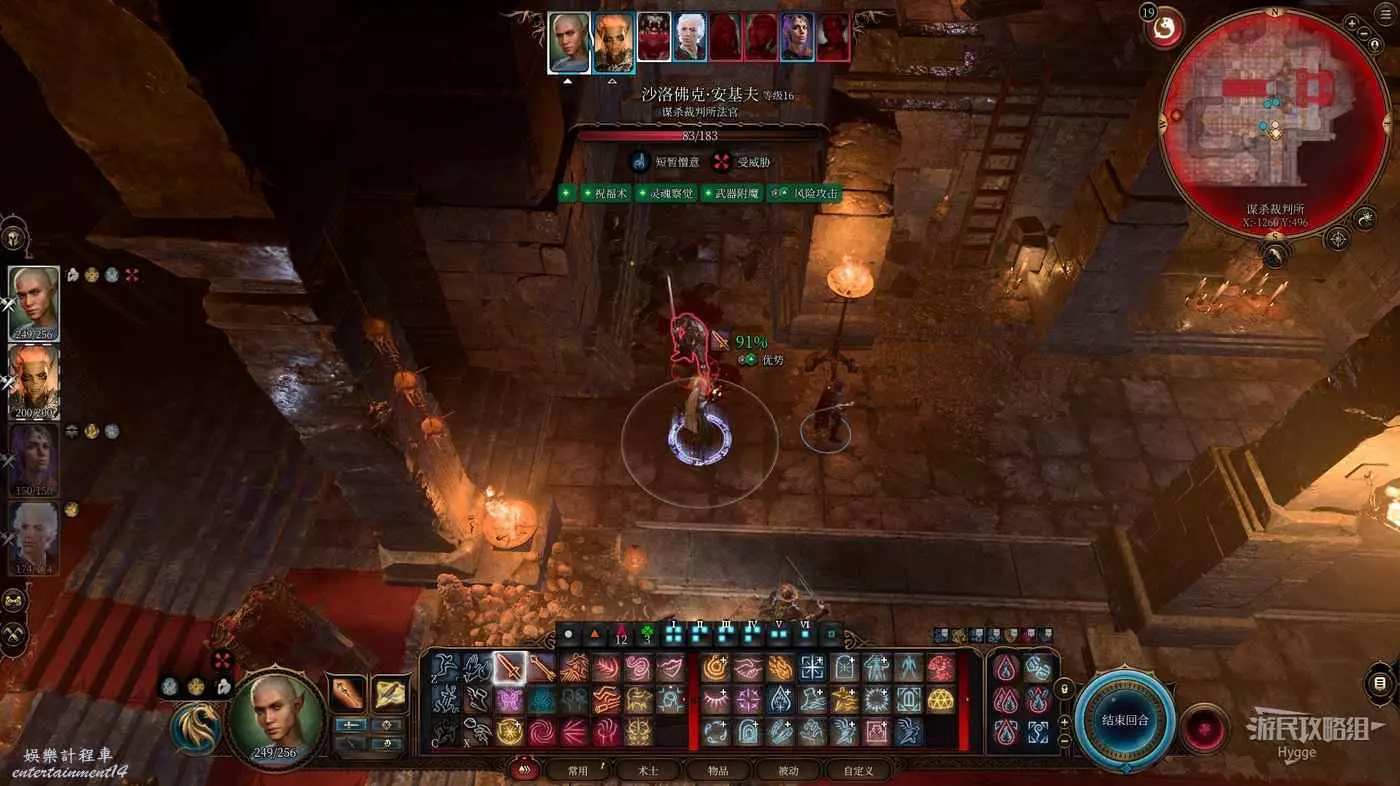Open the combat log on right edge
Image resolution: width=1400 pixels, height=786 pixels.
point(1381,684)
